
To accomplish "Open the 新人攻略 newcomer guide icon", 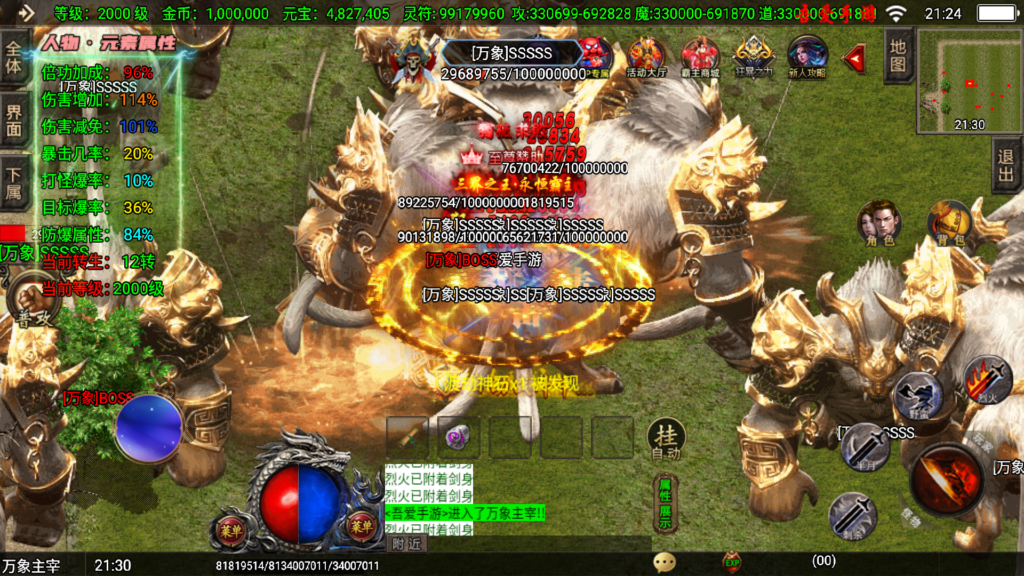I will click(x=807, y=57).
